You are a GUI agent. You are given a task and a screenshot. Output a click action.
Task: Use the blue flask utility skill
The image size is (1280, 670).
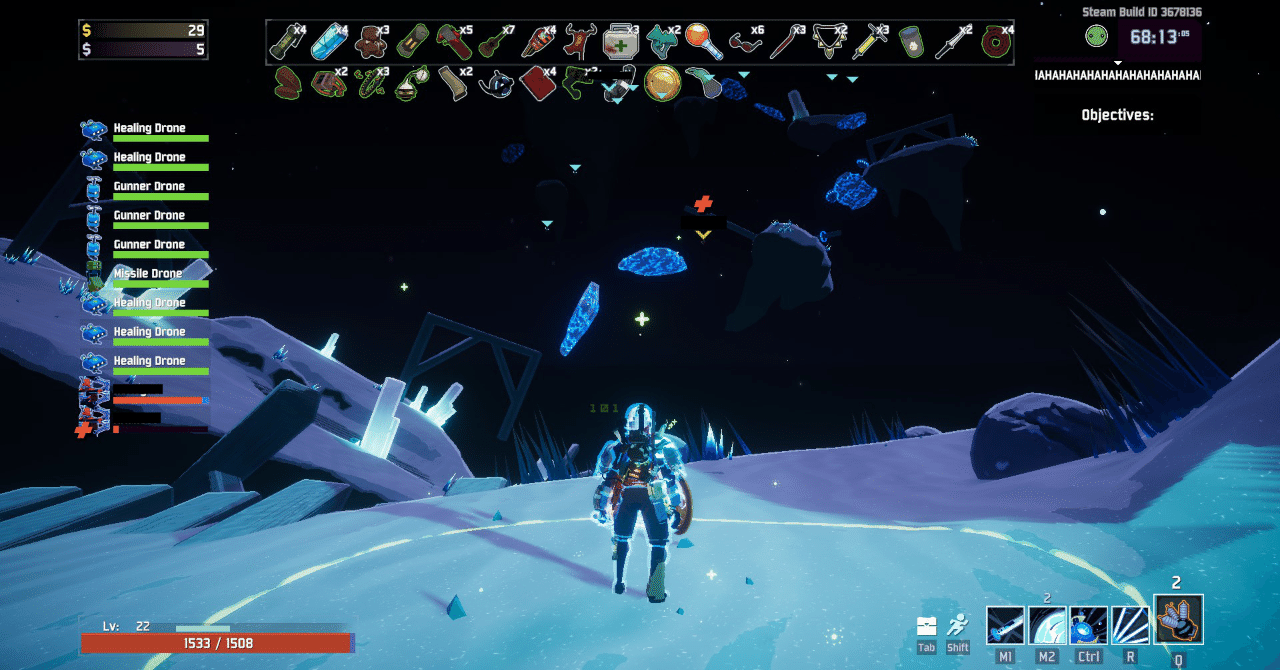pos(1088,625)
